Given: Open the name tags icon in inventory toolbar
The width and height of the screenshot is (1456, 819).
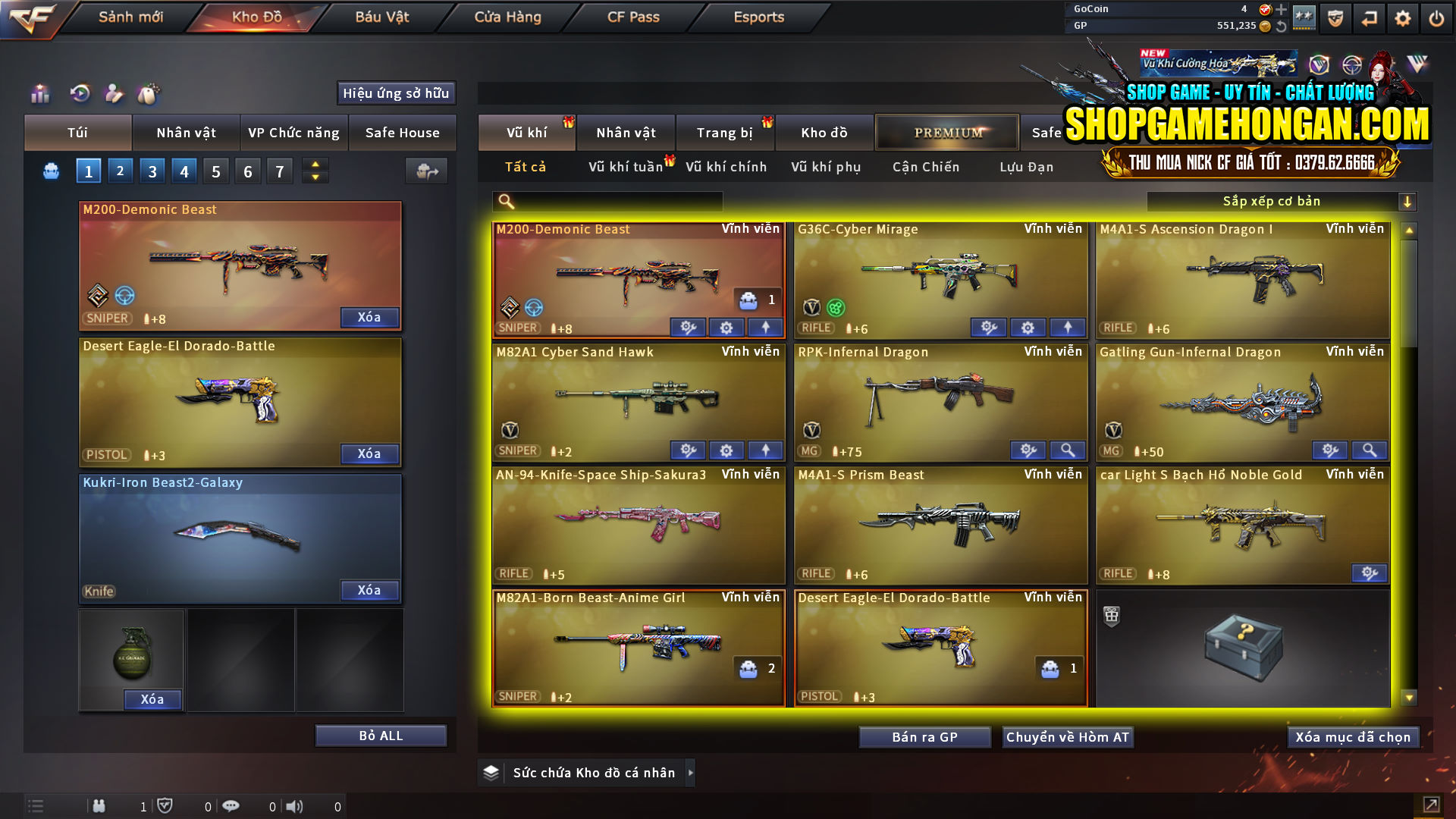Looking at the screenshot, I should (x=150, y=94).
